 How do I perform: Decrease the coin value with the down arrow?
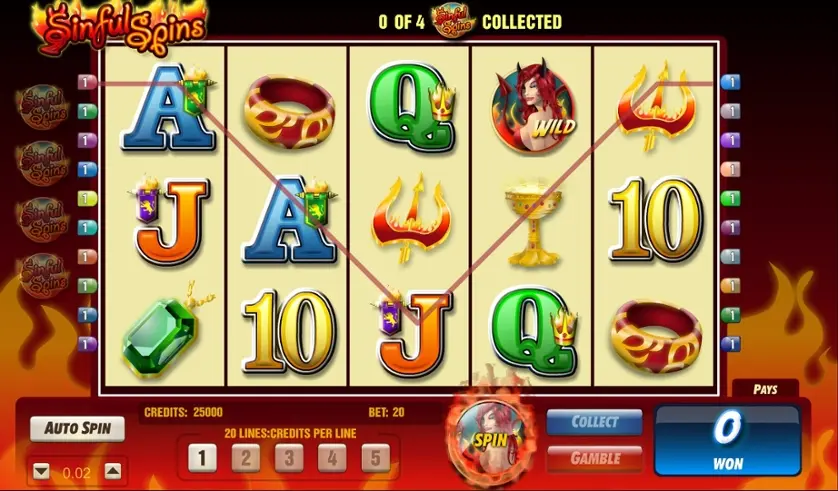click(41, 471)
